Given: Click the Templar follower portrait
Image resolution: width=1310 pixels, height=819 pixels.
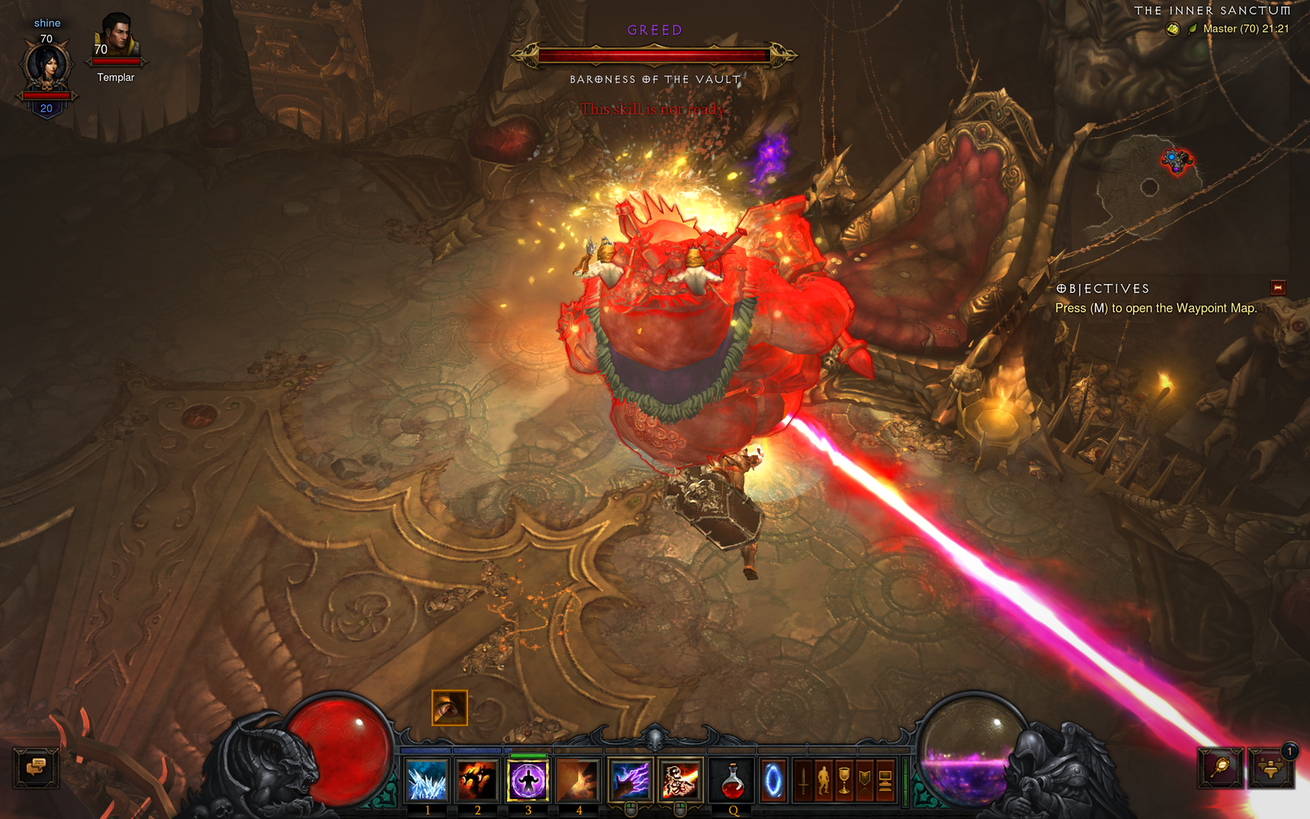Looking at the screenshot, I should click(117, 40).
